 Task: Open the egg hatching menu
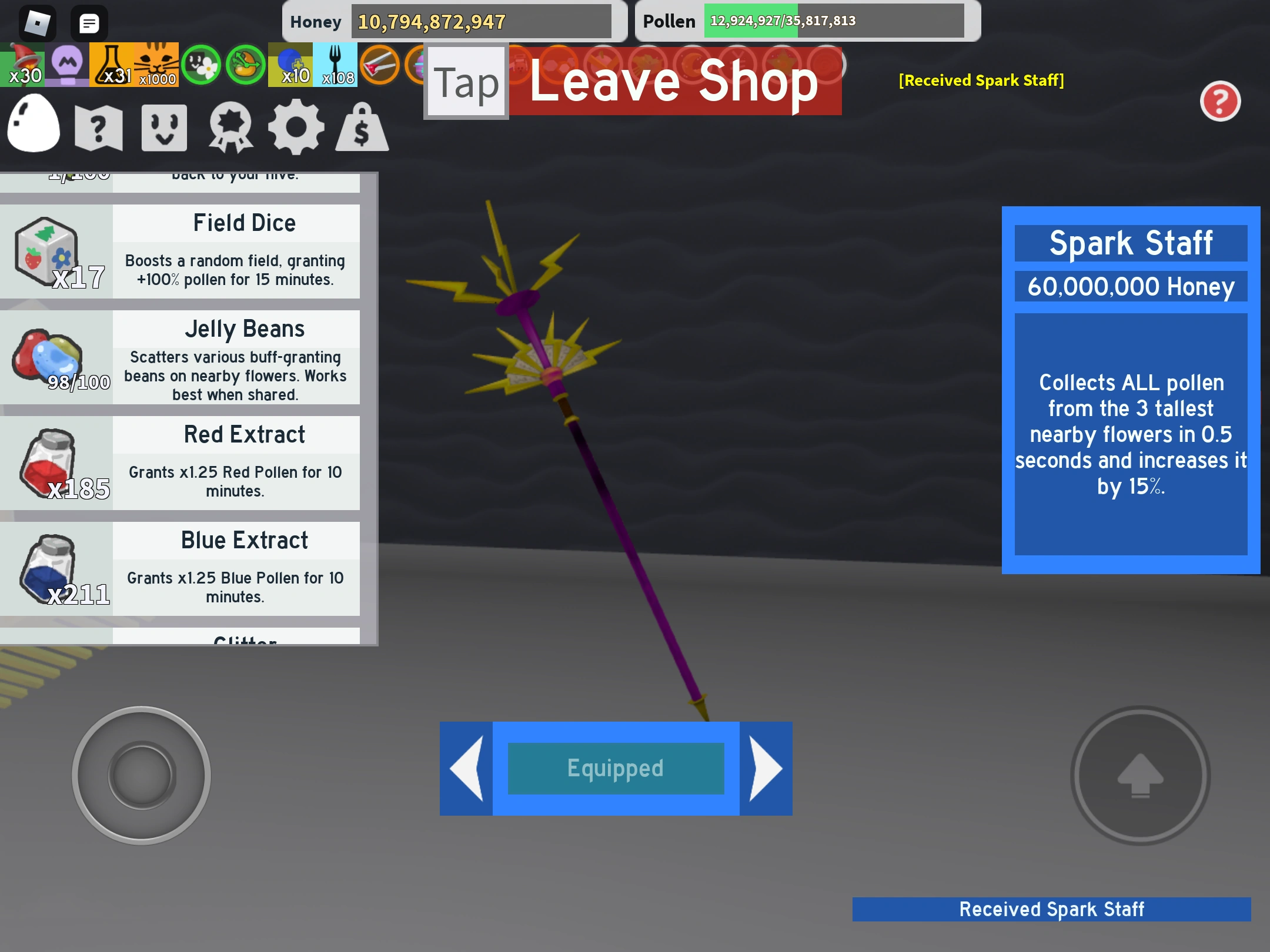click(33, 126)
